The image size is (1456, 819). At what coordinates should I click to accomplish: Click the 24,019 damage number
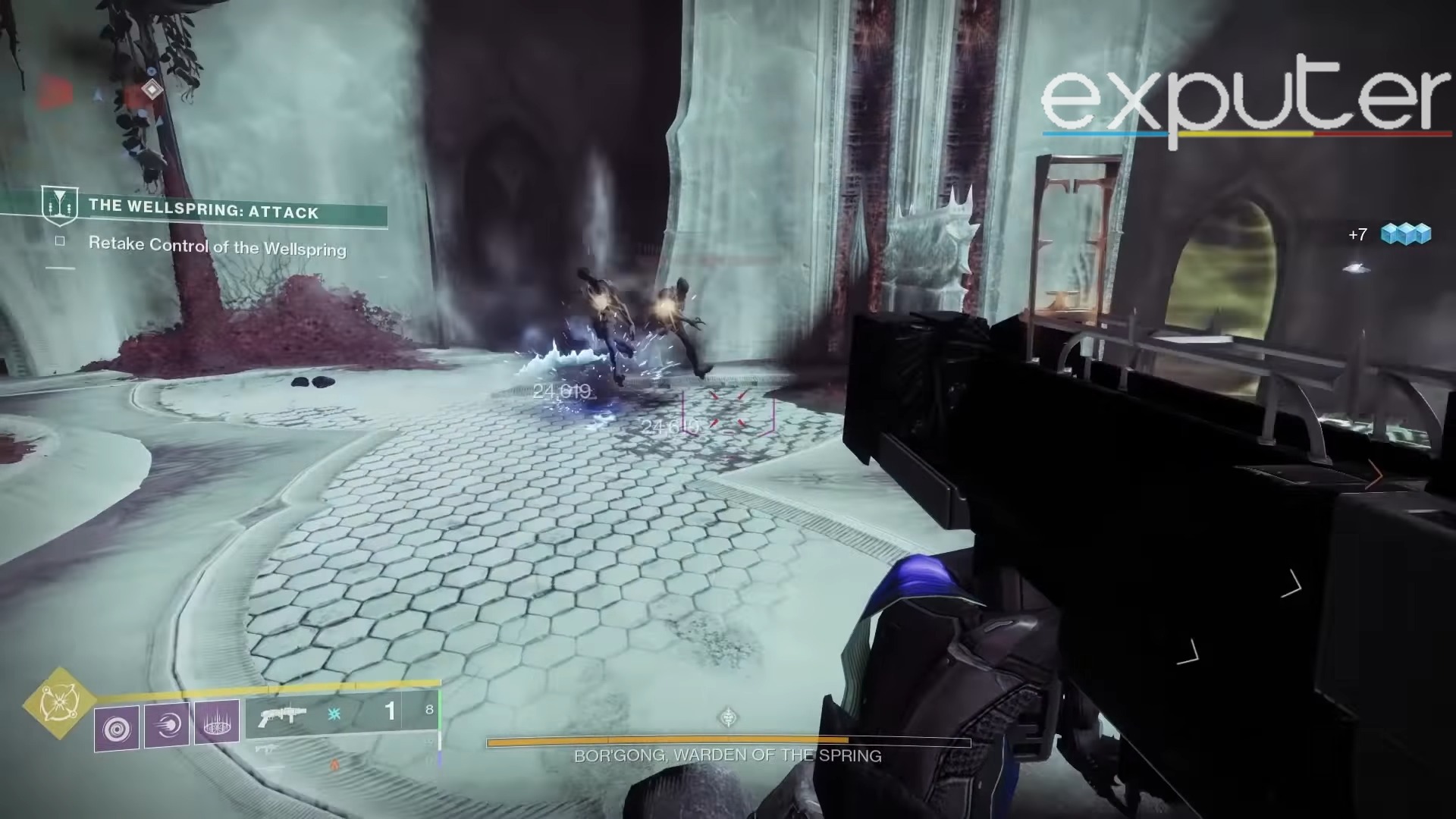(561, 392)
